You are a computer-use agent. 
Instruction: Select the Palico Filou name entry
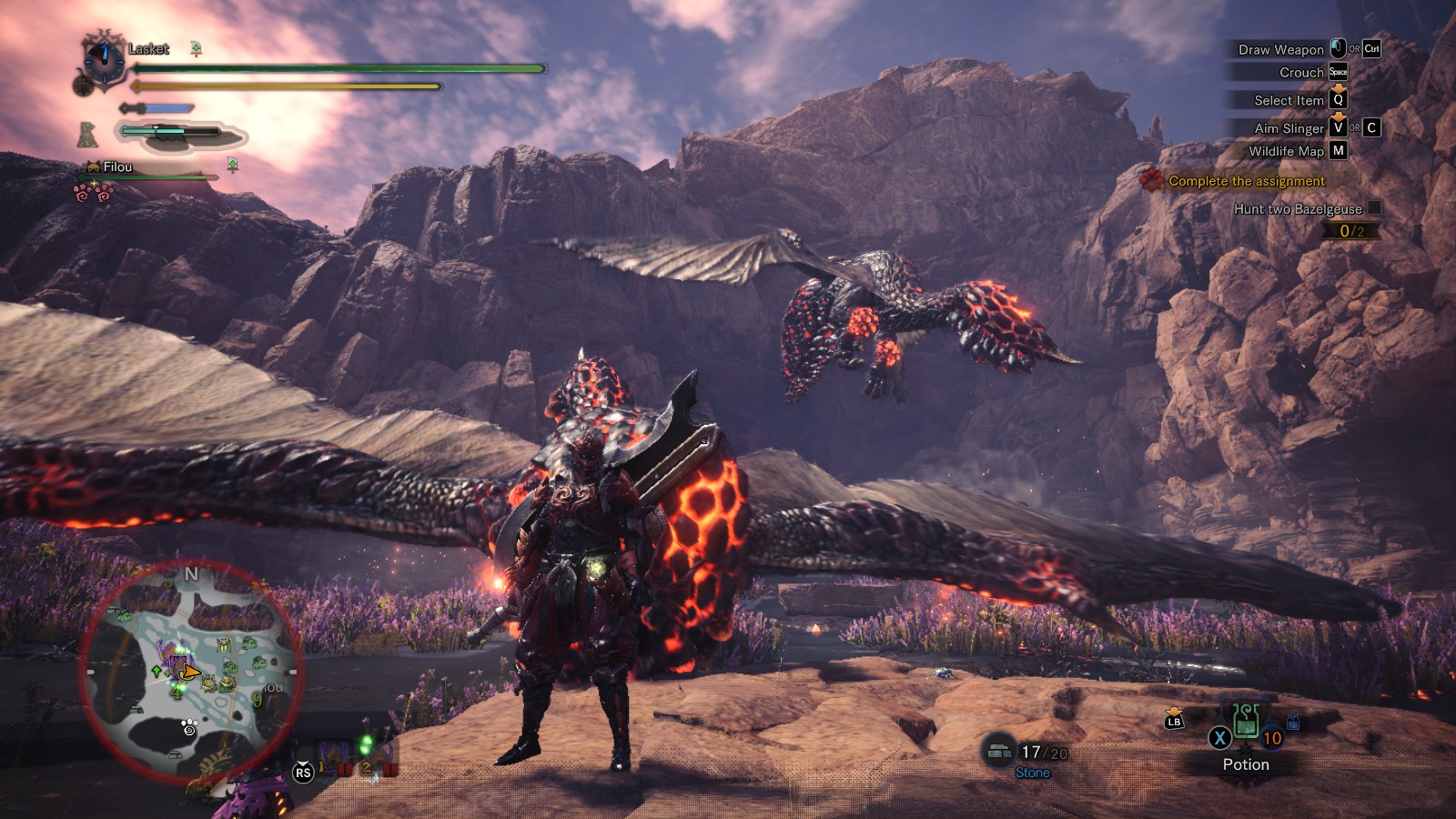(x=117, y=167)
